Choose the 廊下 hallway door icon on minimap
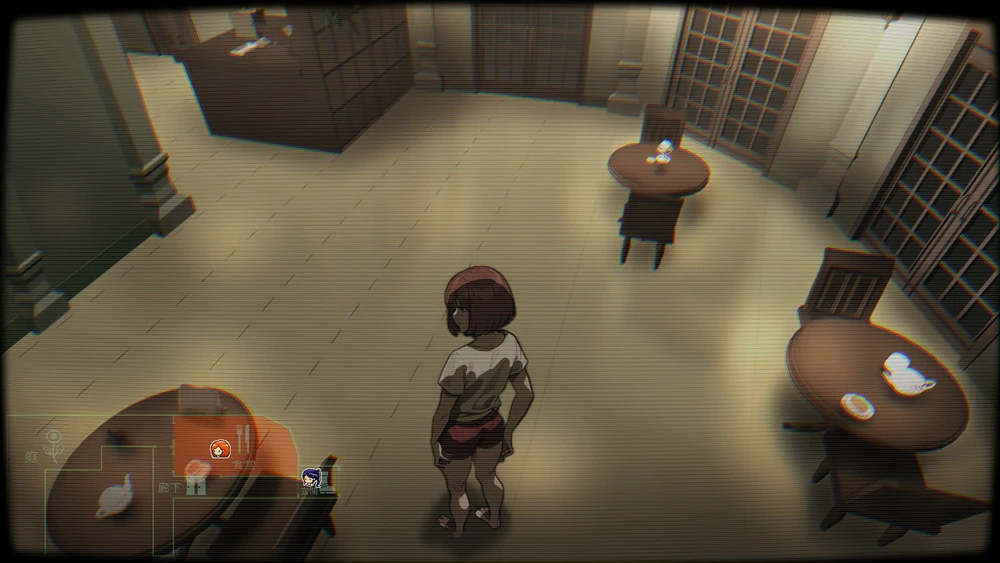The image size is (1000, 563). coord(196,486)
